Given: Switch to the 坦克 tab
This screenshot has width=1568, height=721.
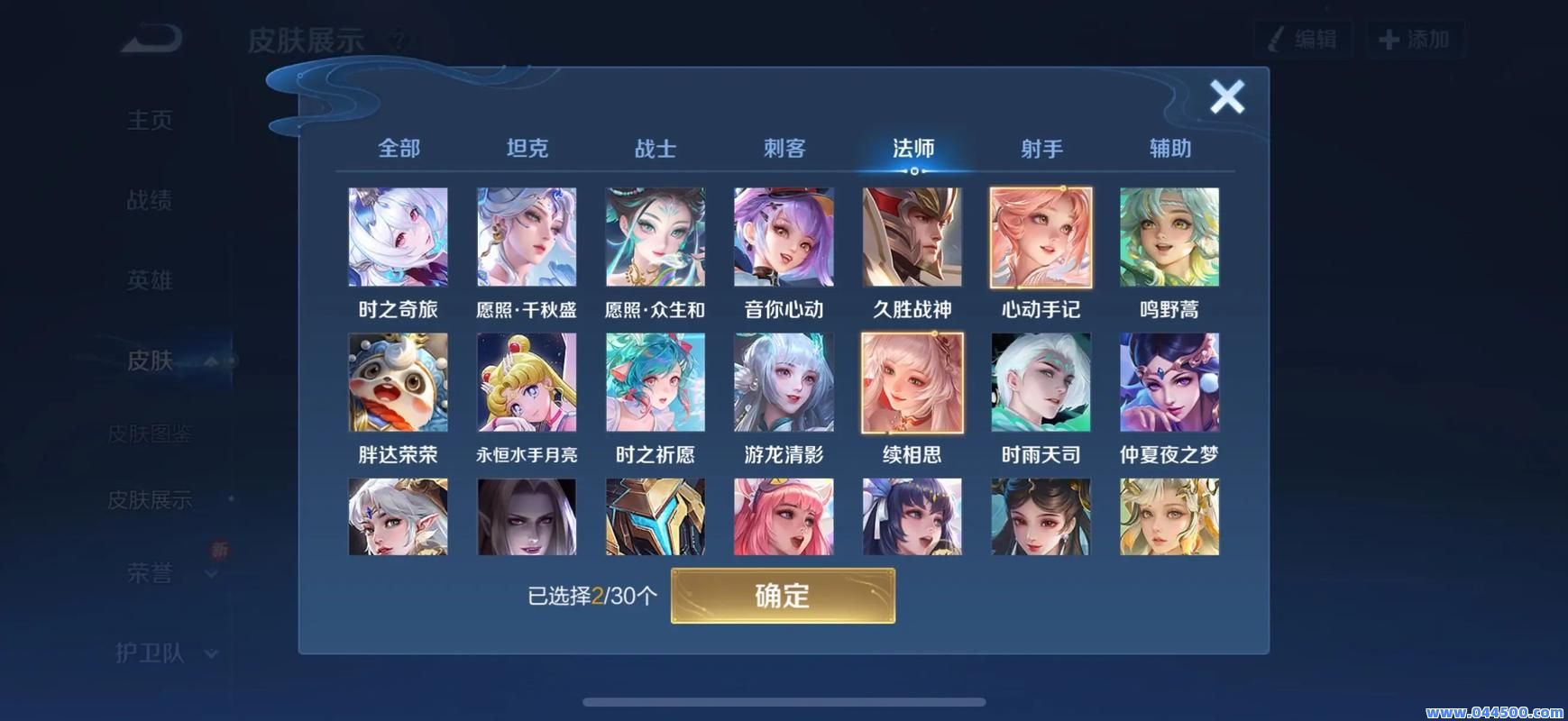Looking at the screenshot, I should [x=527, y=147].
